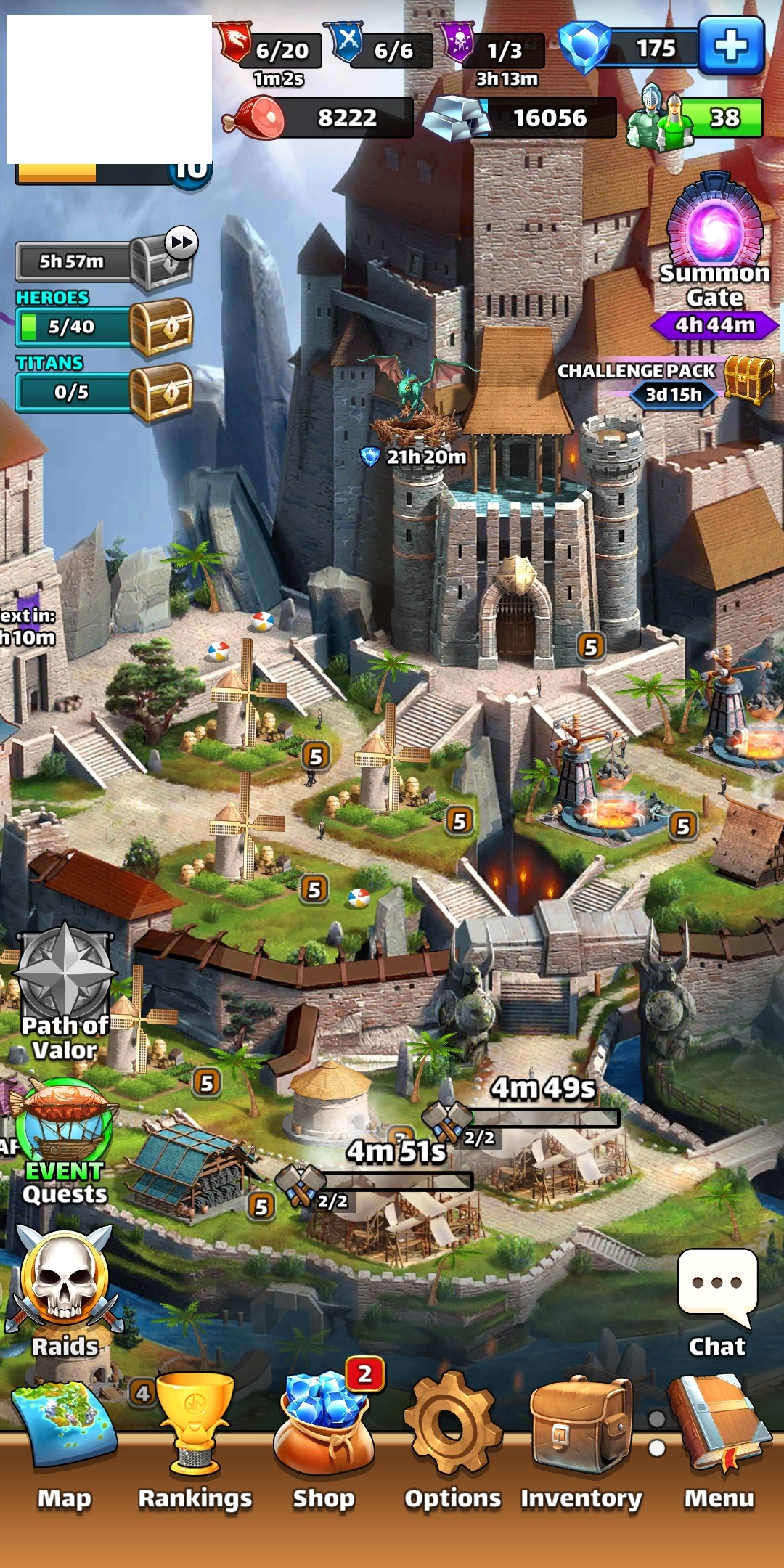Tap the blue raid energy flag
The width and height of the screenshot is (784, 1568).
[x=347, y=42]
